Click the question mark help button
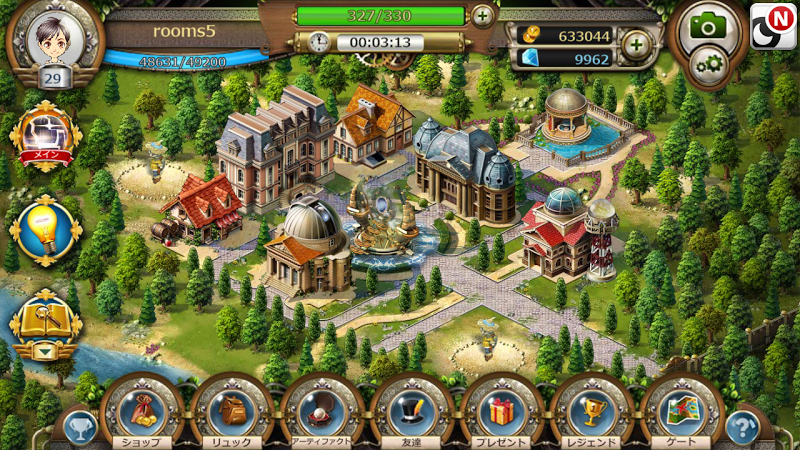This screenshot has height=450, width=800. coord(742,427)
